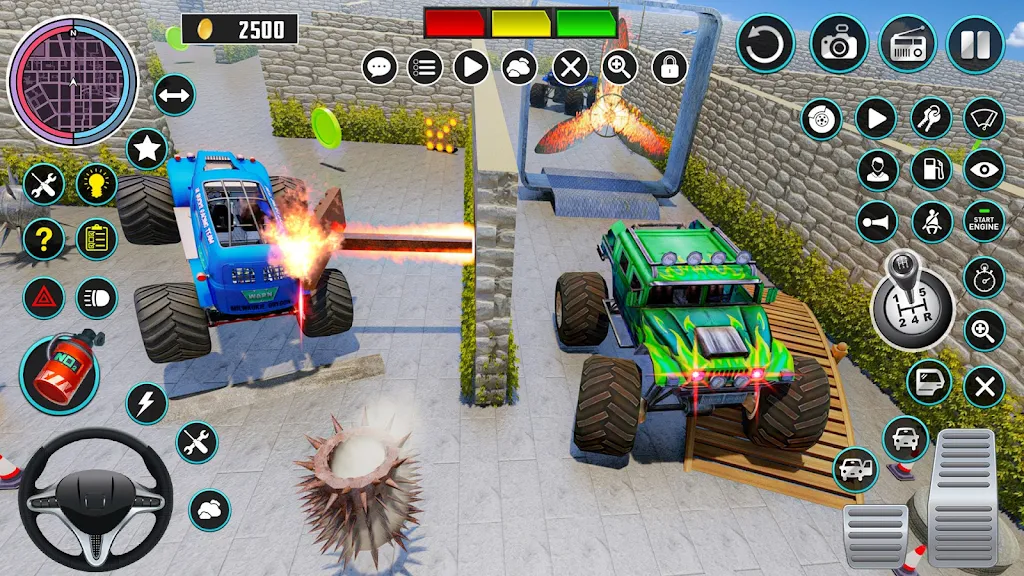Switch on the headlights
This screenshot has width=1024, height=576.
tap(96, 297)
